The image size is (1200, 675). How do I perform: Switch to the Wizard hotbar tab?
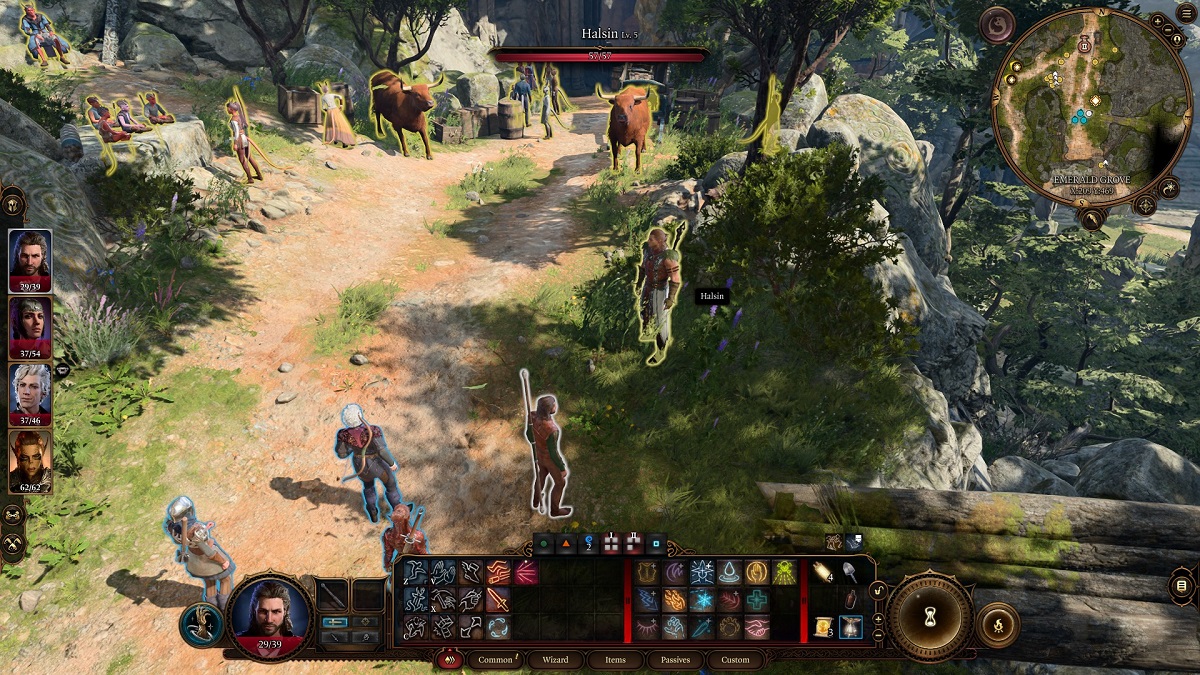click(x=556, y=660)
